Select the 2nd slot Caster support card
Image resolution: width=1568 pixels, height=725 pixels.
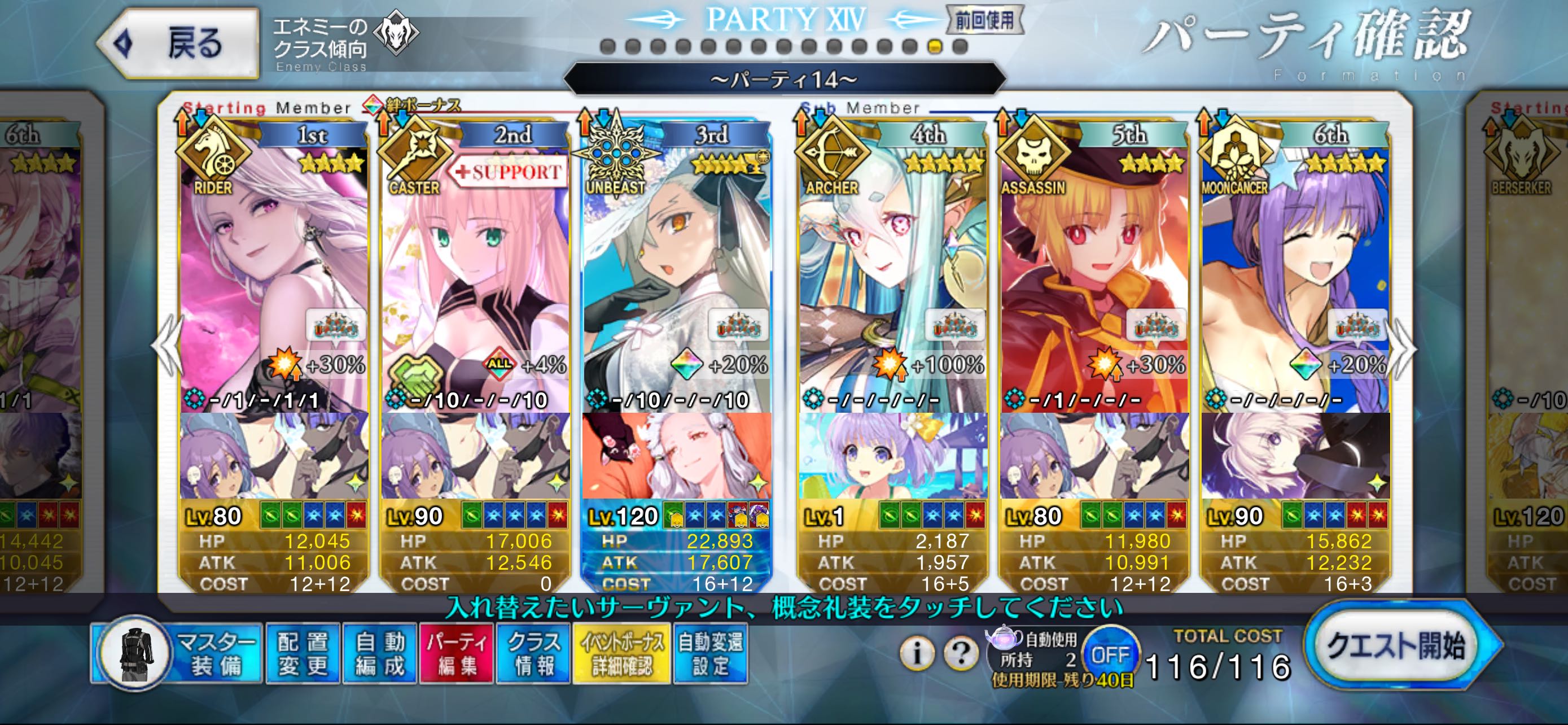click(475, 274)
